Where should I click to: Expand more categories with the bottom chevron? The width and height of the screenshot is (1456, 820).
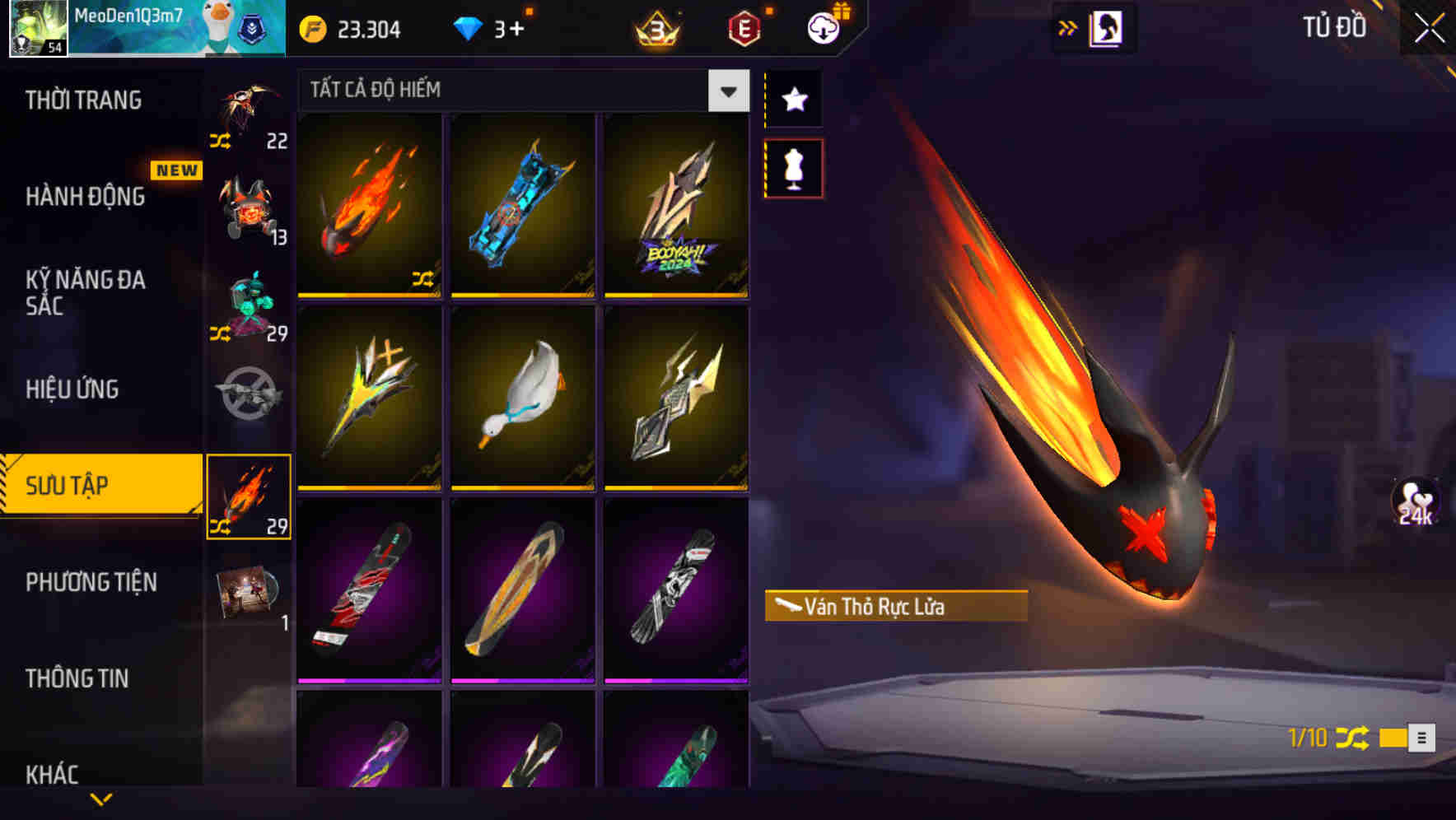coord(100,797)
